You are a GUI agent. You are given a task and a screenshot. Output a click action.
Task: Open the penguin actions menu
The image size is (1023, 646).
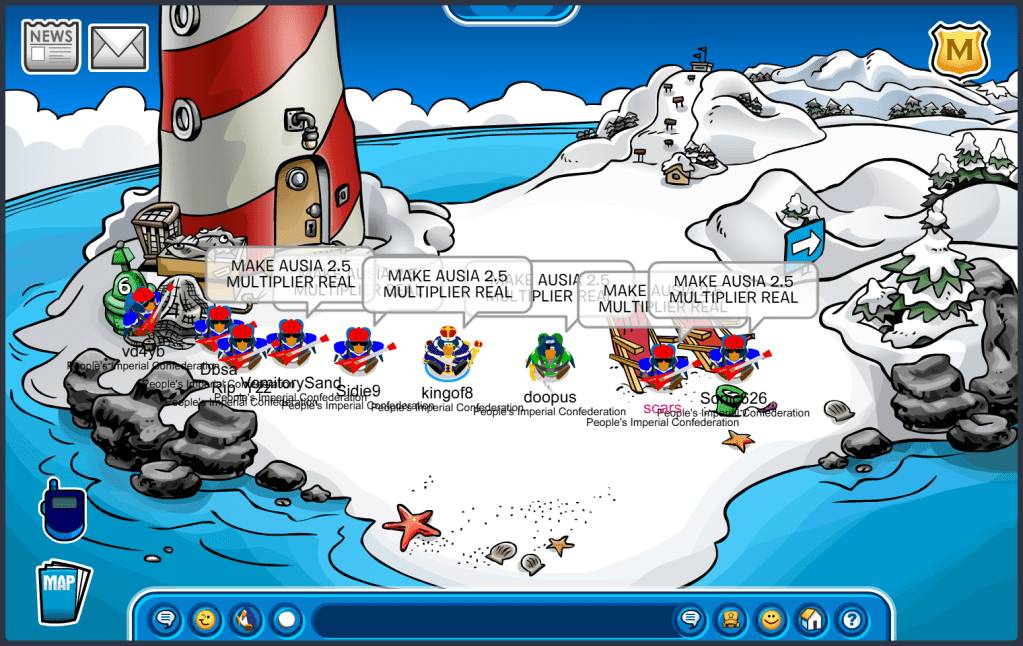[246, 620]
